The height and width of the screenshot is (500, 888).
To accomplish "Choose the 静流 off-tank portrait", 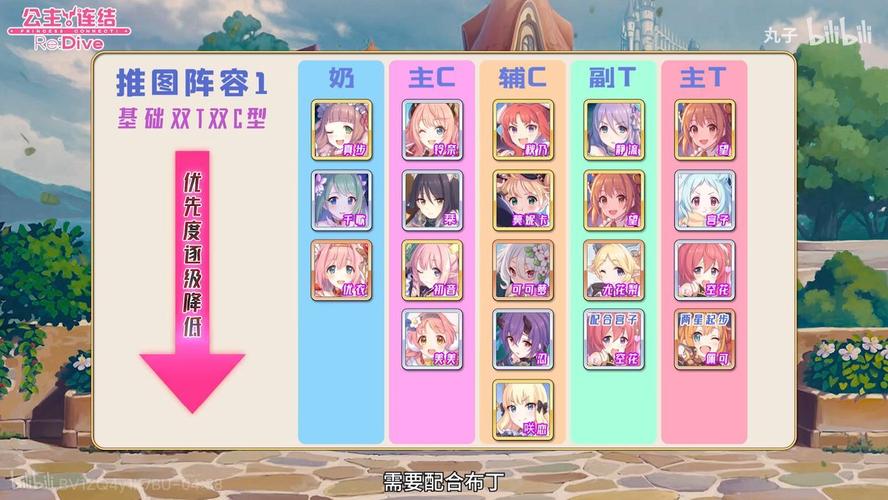I will [614, 130].
